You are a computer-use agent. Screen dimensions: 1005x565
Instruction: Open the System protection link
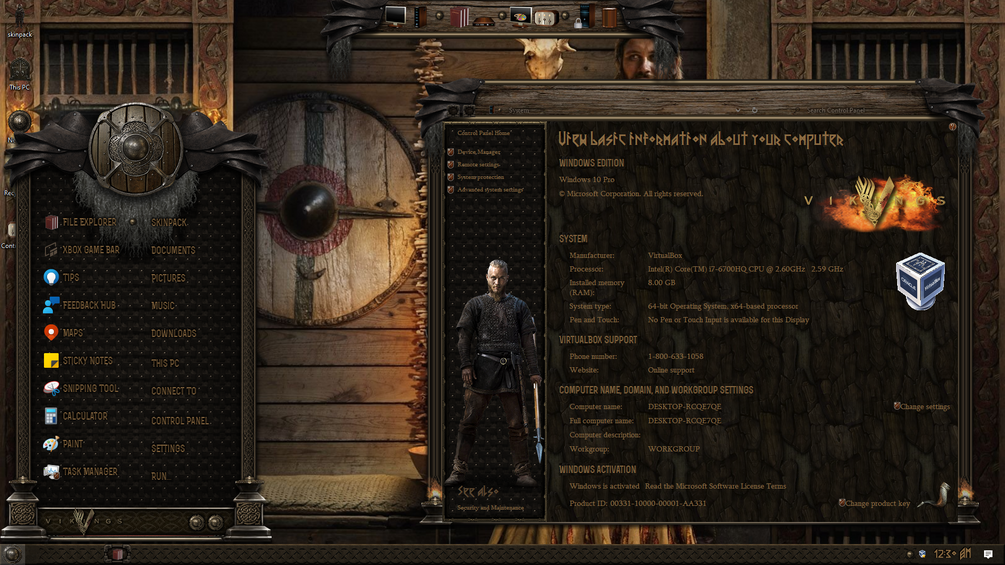coord(481,177)
